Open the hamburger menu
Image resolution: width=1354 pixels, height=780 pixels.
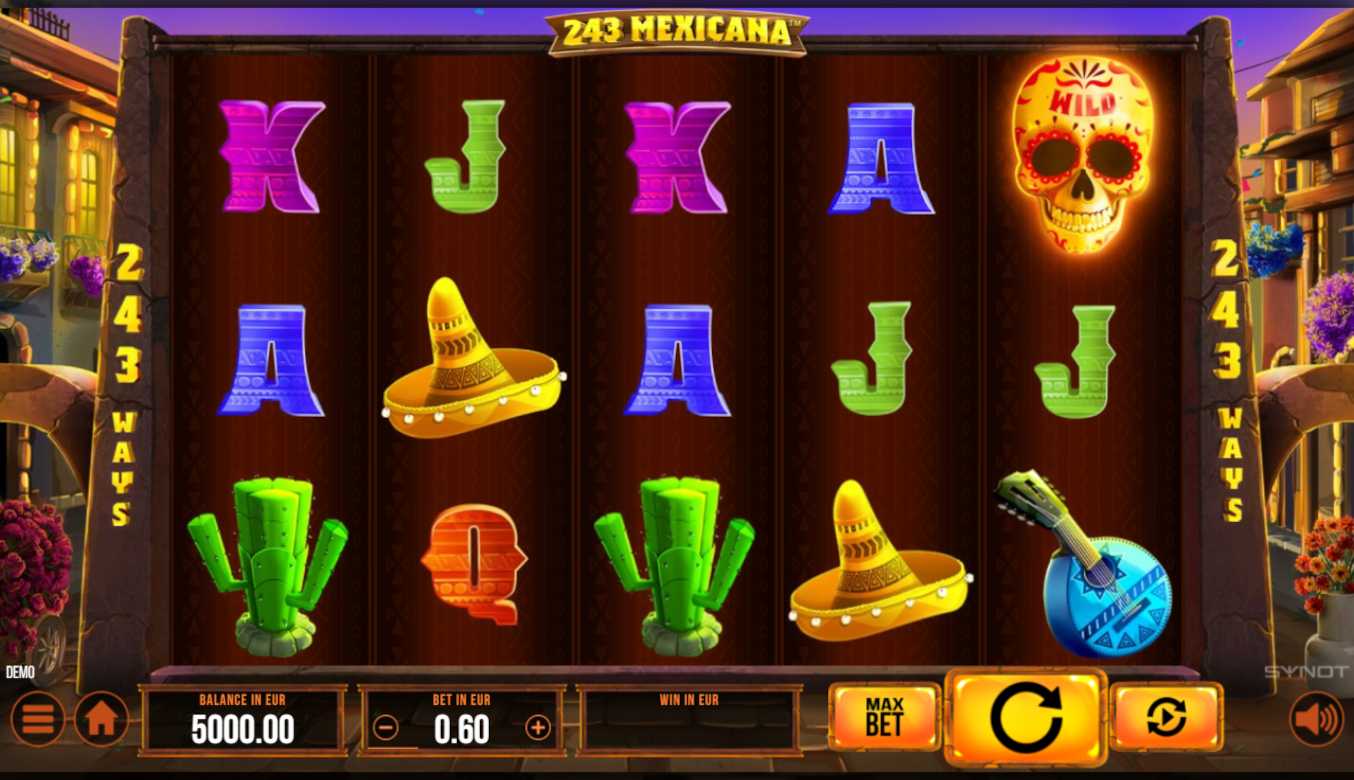(38, 719)
